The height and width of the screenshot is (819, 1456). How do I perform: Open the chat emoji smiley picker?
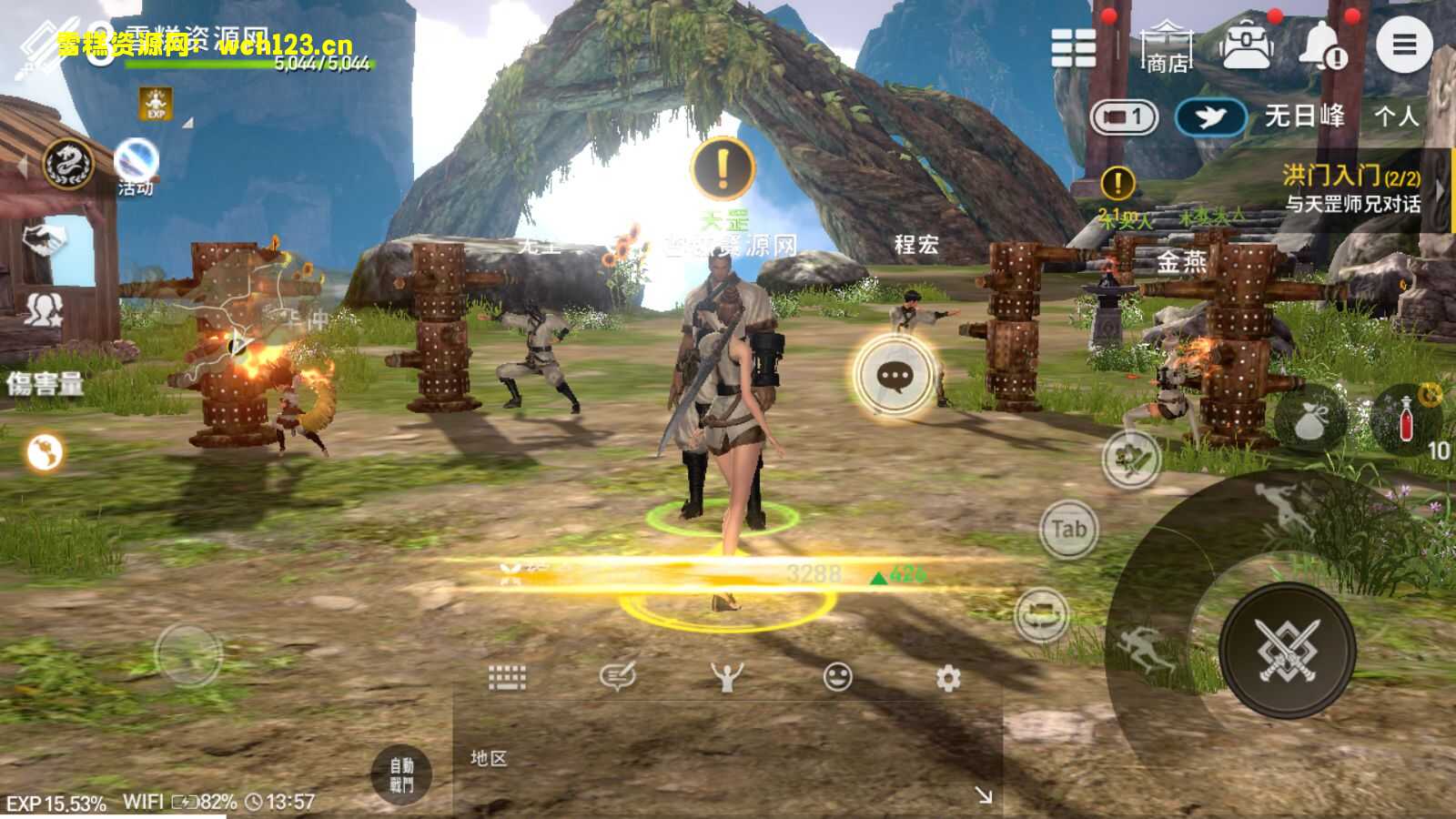pos(838,674)
